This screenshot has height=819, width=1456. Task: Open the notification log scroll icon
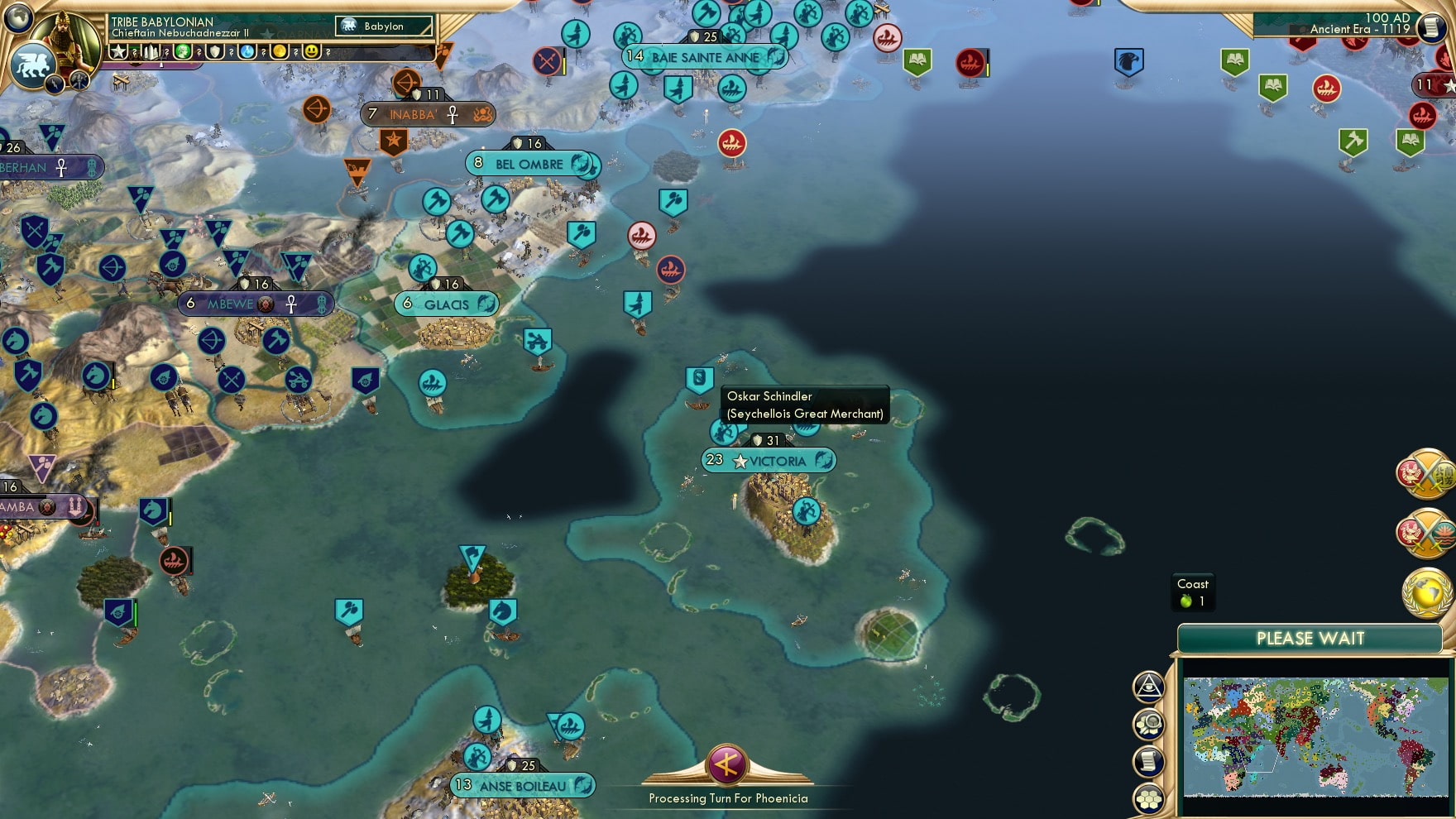(x=1149, y=759)
